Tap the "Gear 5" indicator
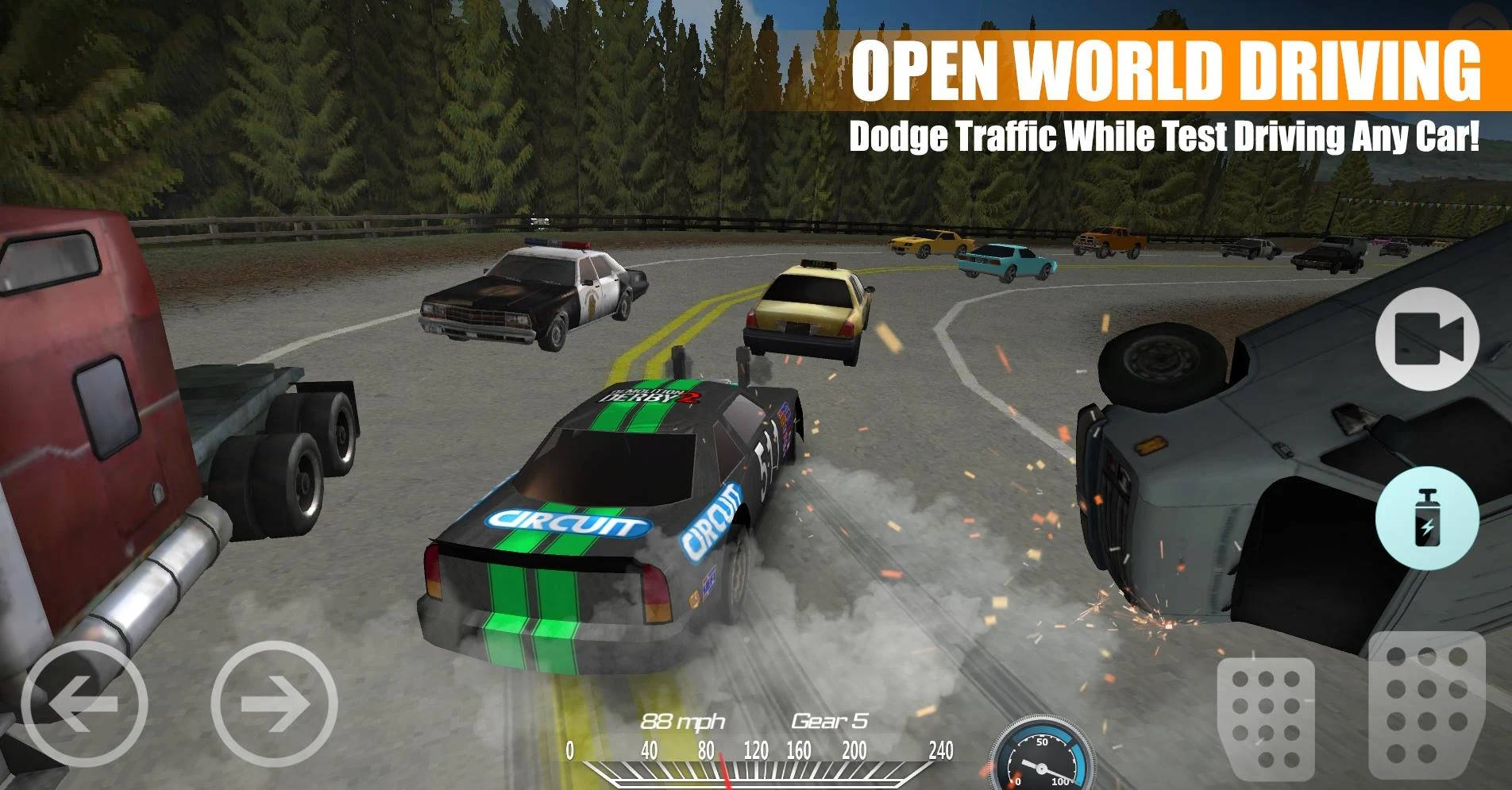Image resolution: width=1512 pixels, height=790 pixels. (x=831, y=719)
